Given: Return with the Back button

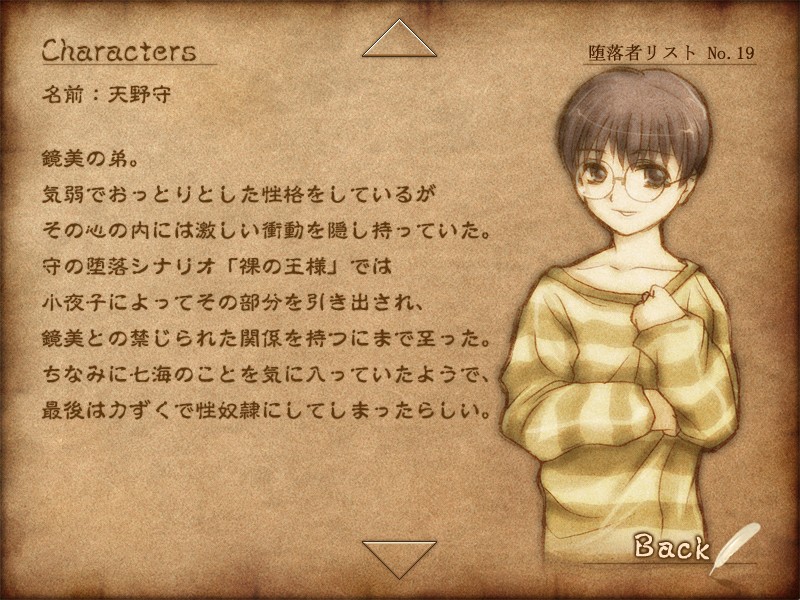Looking at the screenshot, I should (672, 547).
